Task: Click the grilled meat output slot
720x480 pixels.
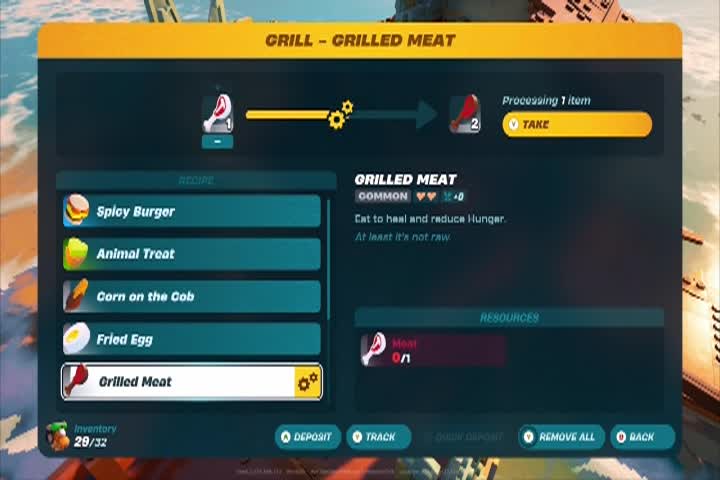Action: (464, 114)
